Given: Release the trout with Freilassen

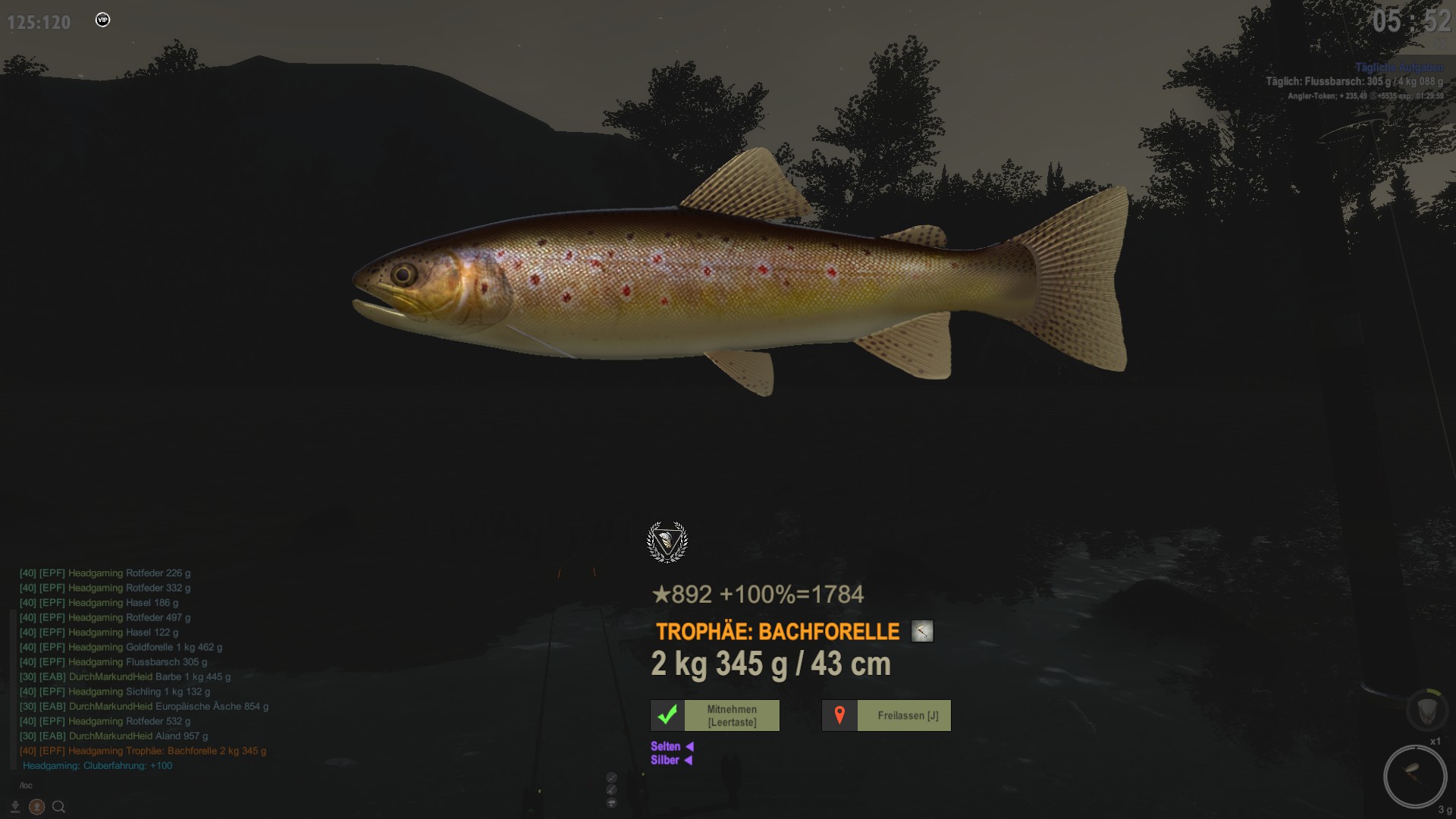Looking at the screenshot, I should (886, 716).
